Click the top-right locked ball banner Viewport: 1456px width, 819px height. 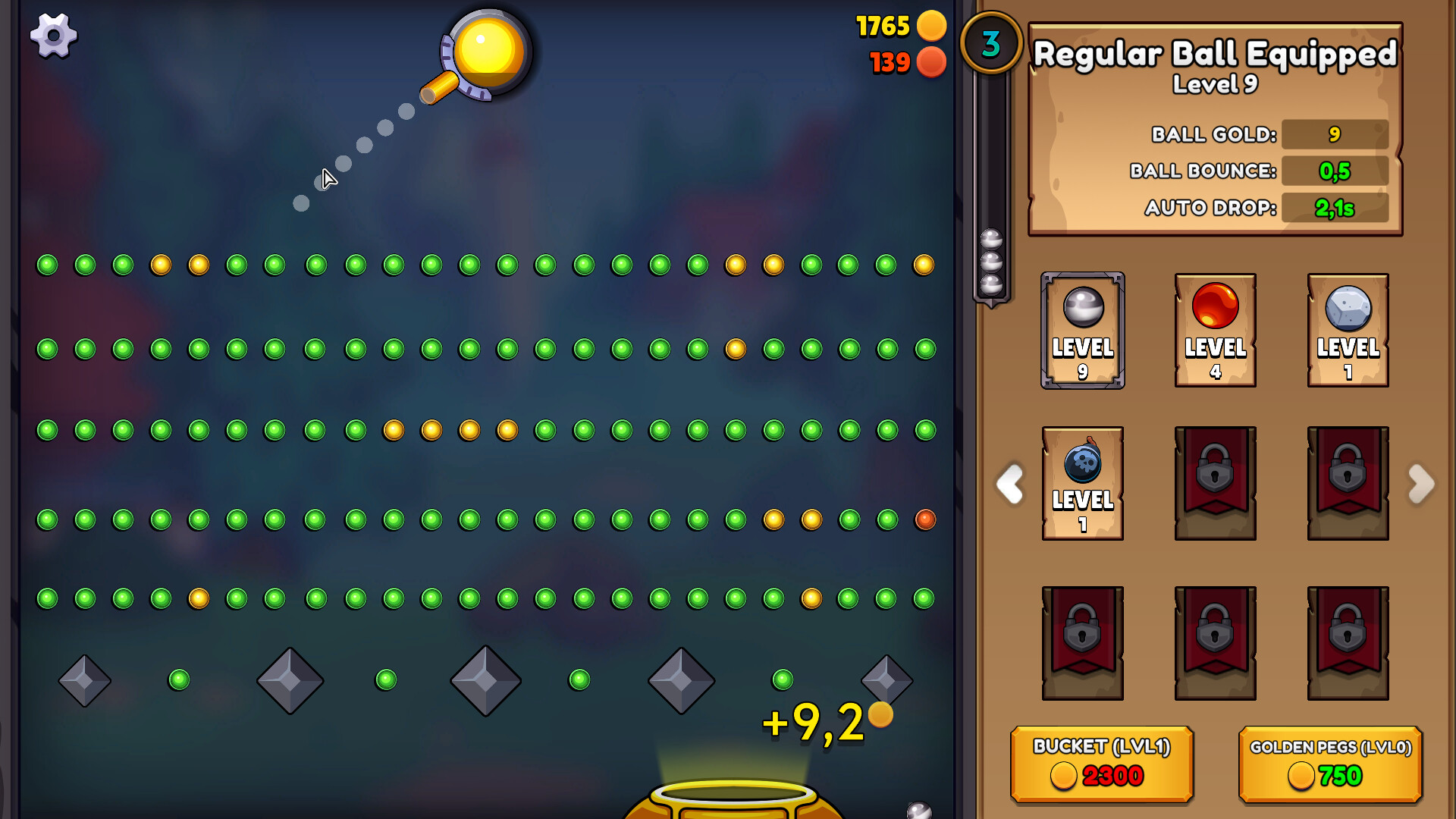point(1348,483)
